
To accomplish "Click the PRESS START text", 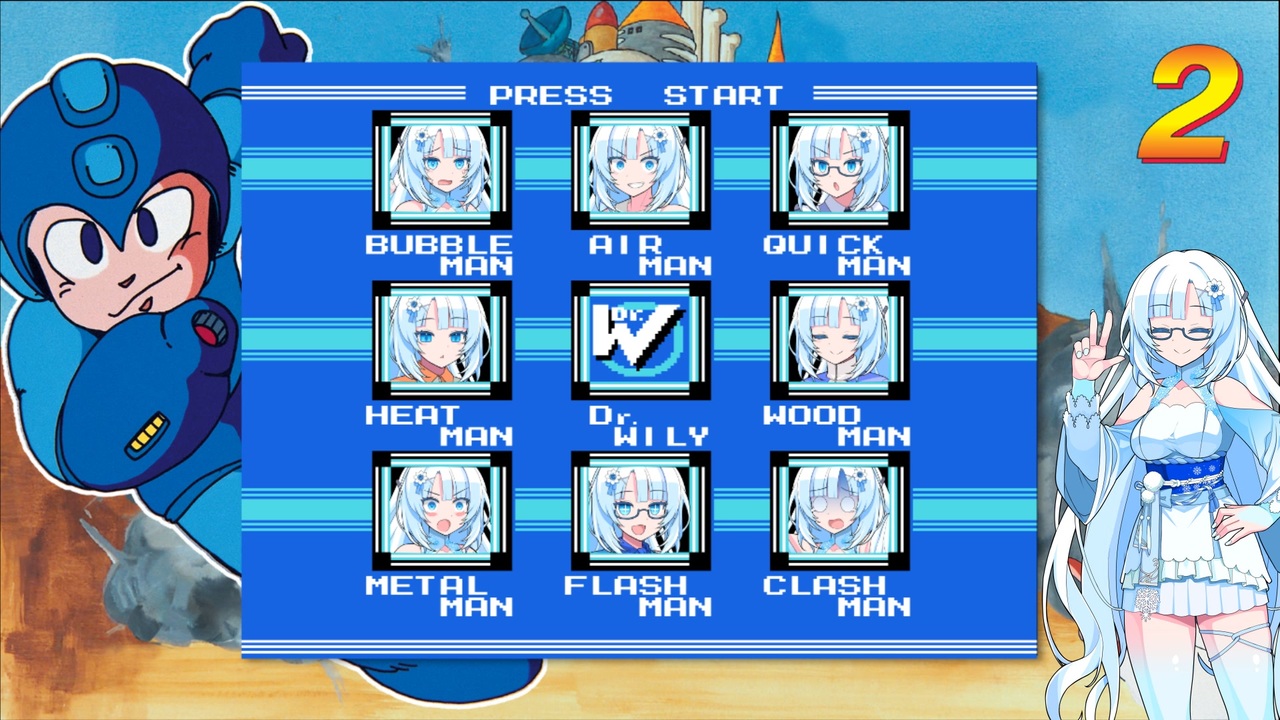I will (x=636, y=95).
